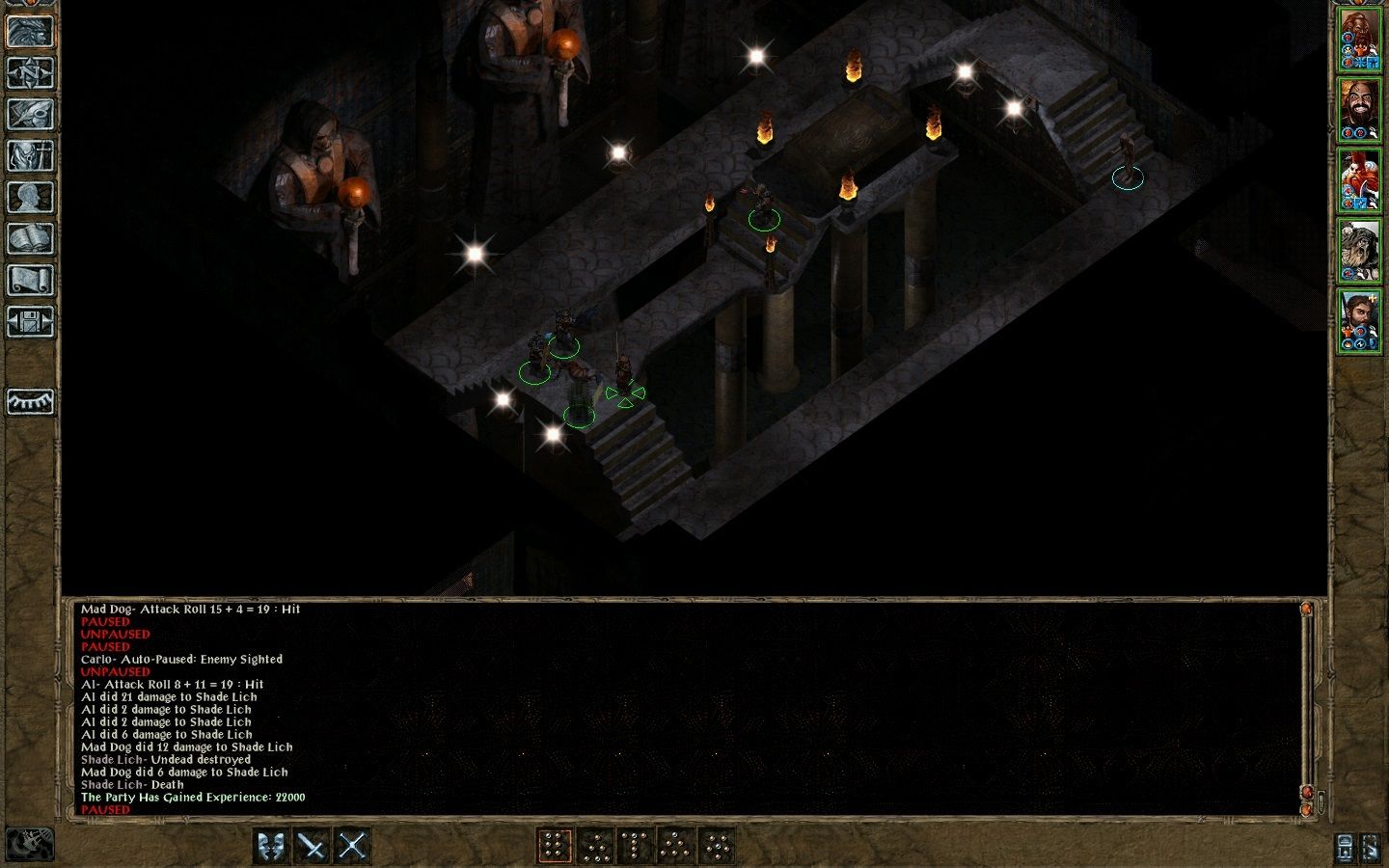Open the world map from the sidebar
The image size is (1389, 868).
click(30, 72)
